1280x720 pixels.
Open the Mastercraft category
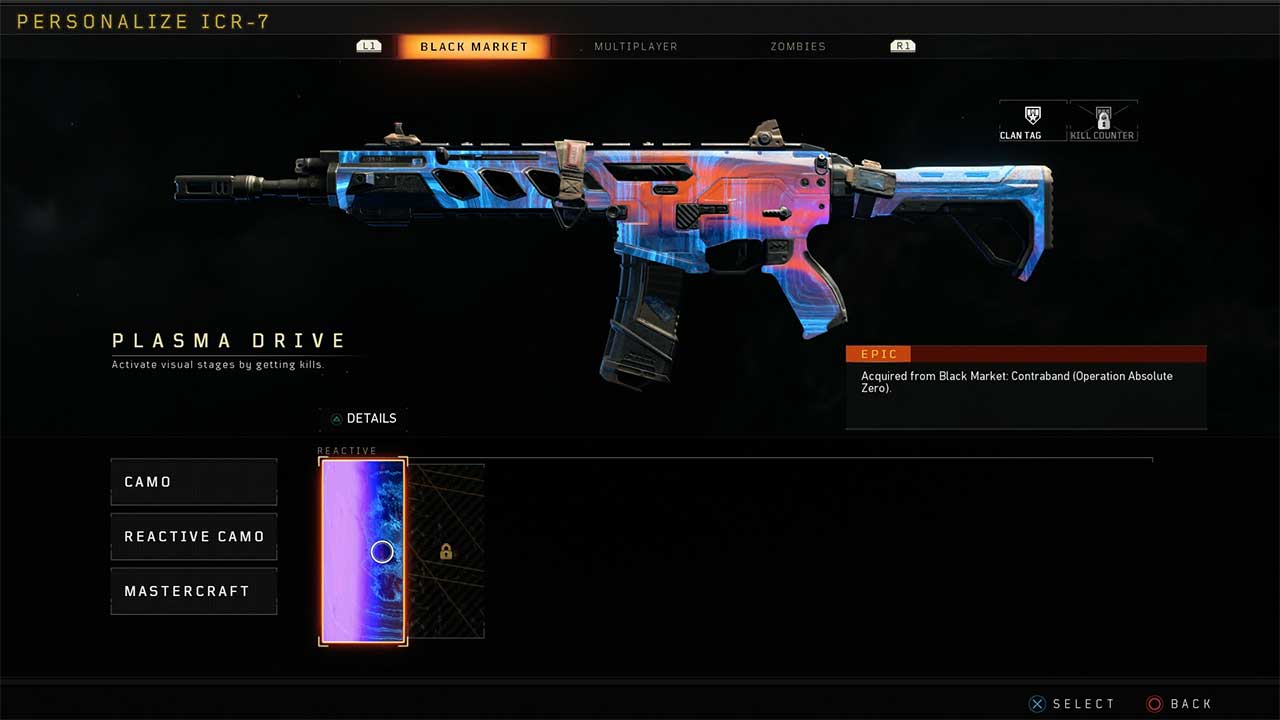(194, 591)
